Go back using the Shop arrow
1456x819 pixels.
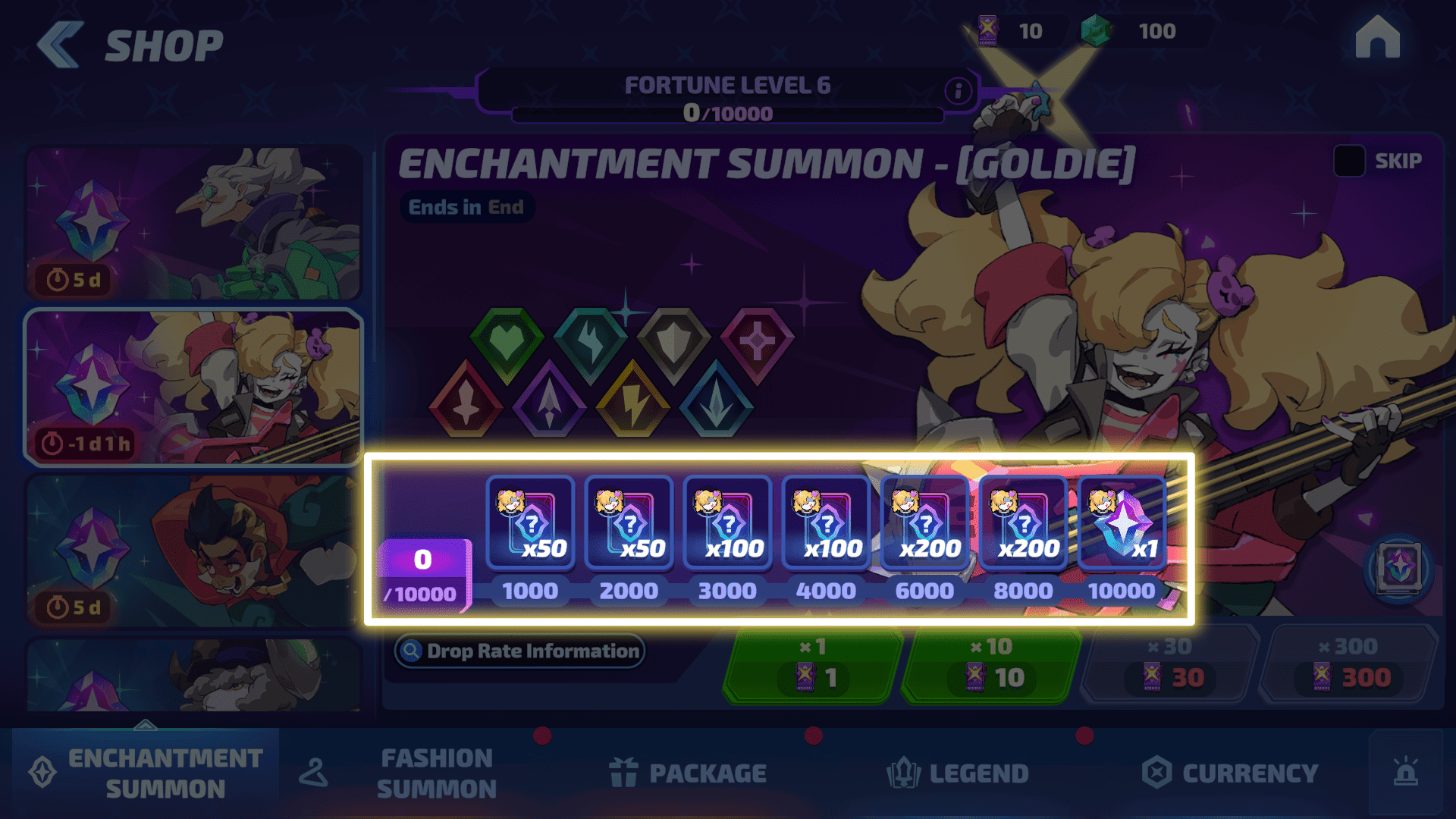tap(61, 45)
